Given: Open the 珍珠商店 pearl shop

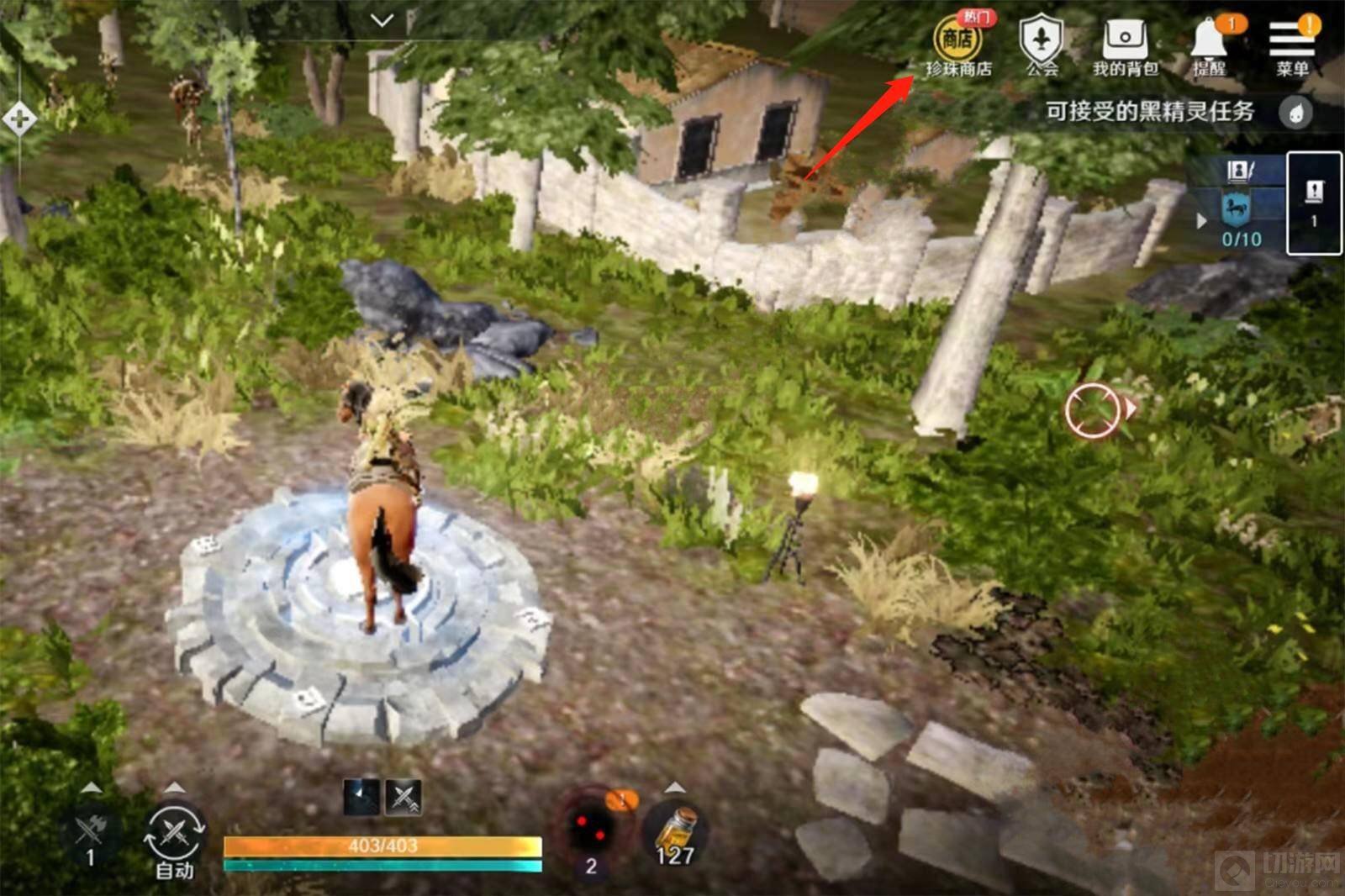Looking at the screenshot, I should (957, 45).
